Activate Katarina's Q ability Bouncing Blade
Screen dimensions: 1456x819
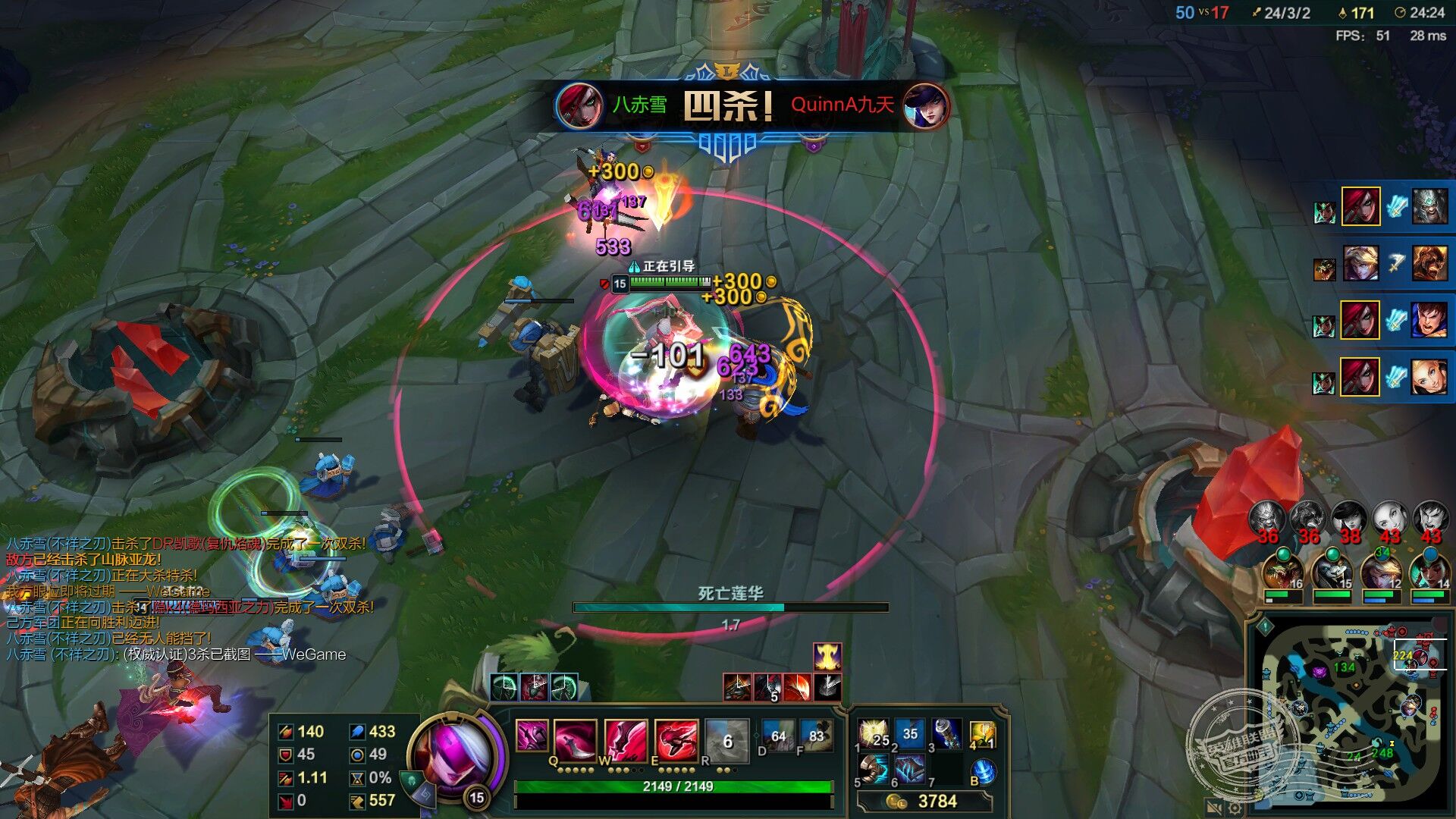[x=576, y=739]
